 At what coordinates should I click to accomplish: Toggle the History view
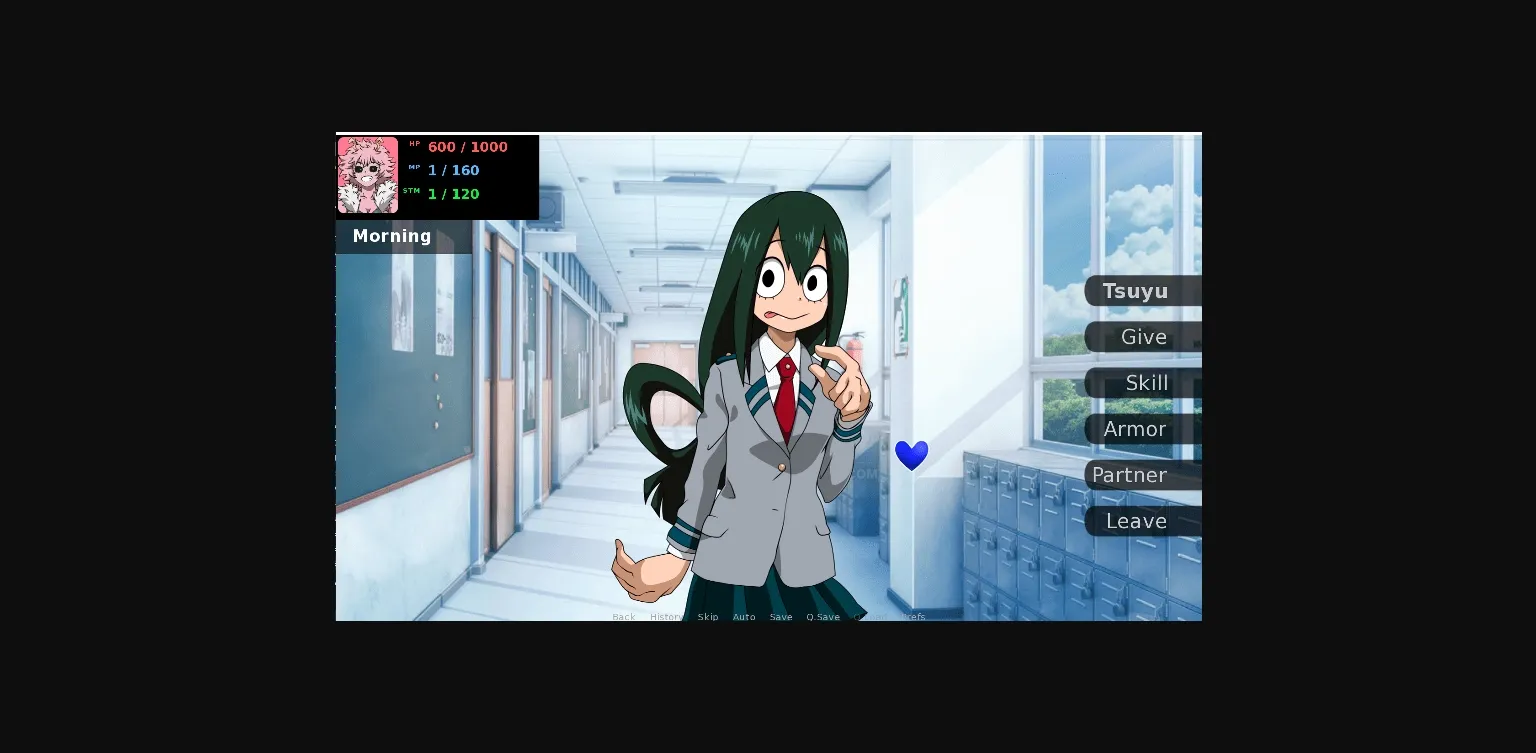tap(667, 617)
